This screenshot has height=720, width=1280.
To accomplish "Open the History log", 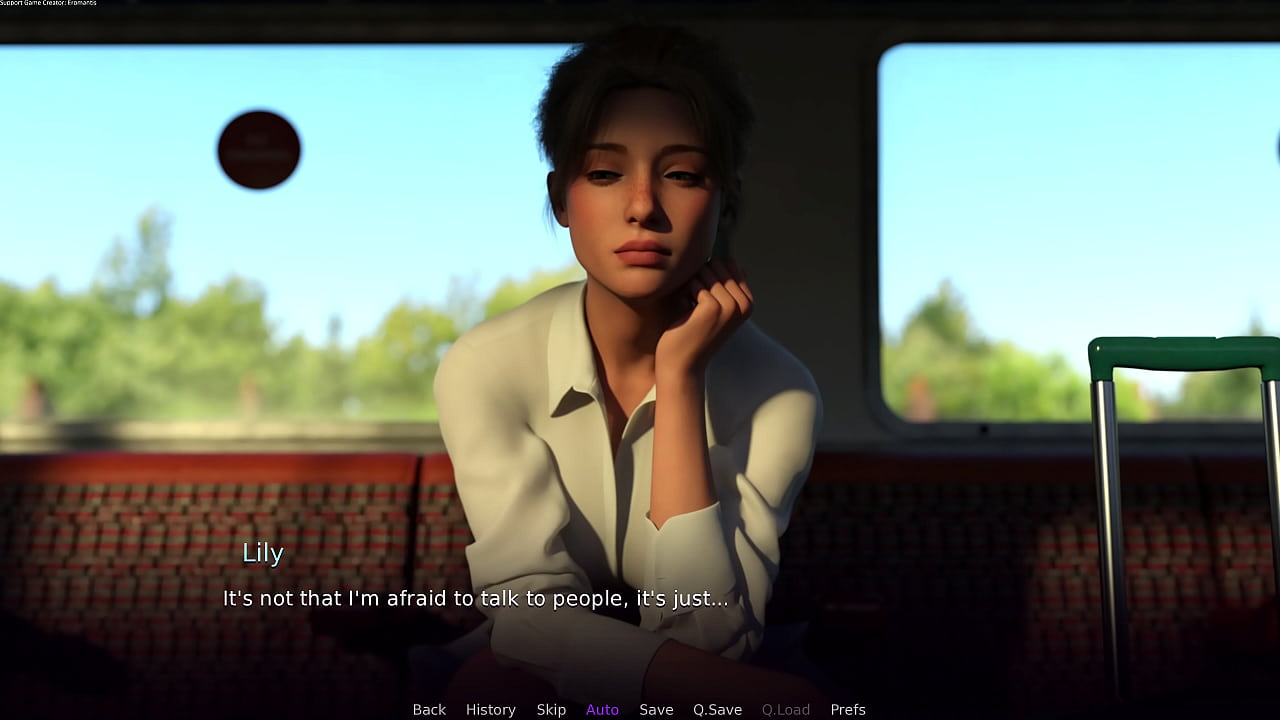I will 491,710.
